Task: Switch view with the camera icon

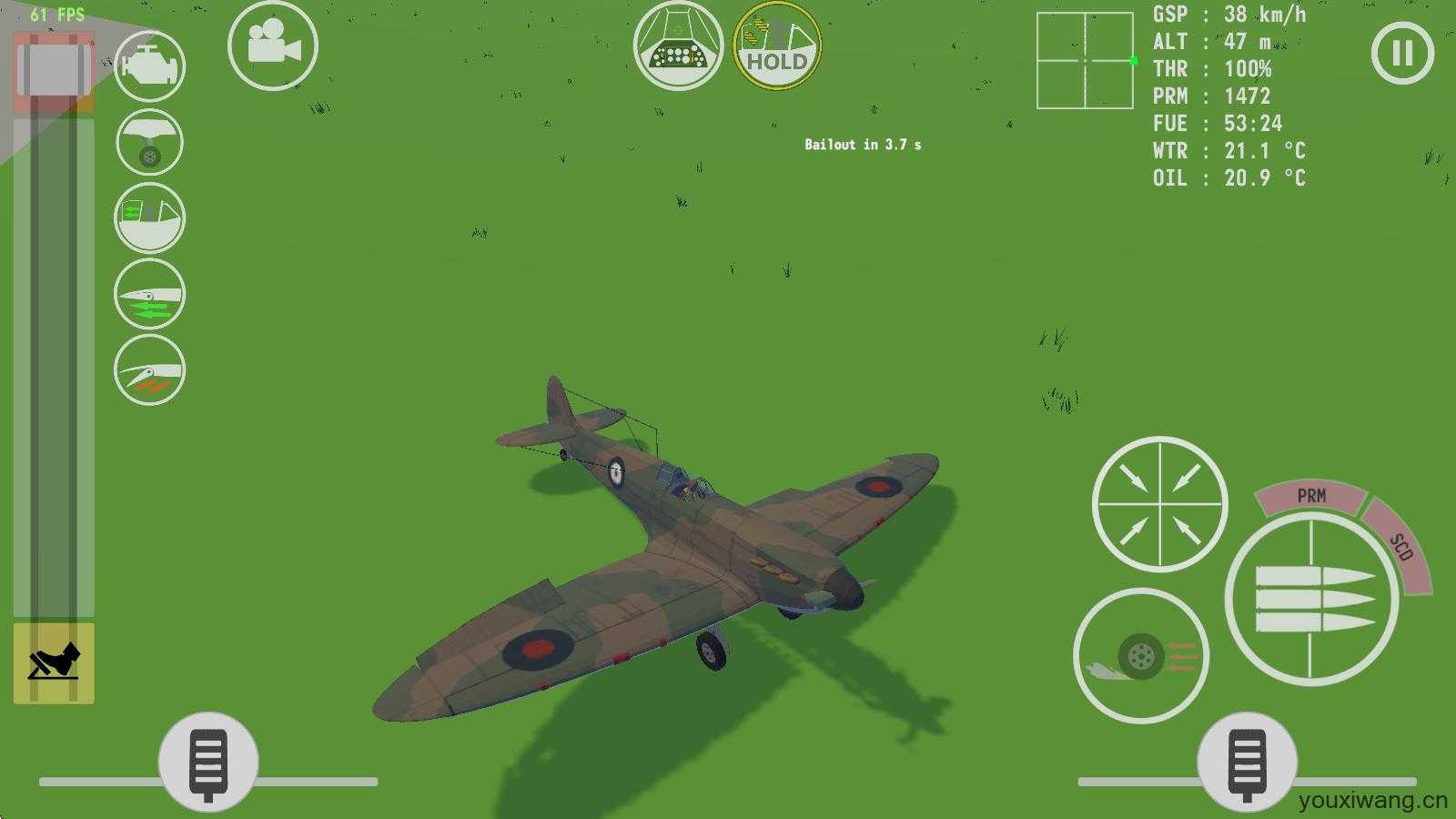Action: 272,45
